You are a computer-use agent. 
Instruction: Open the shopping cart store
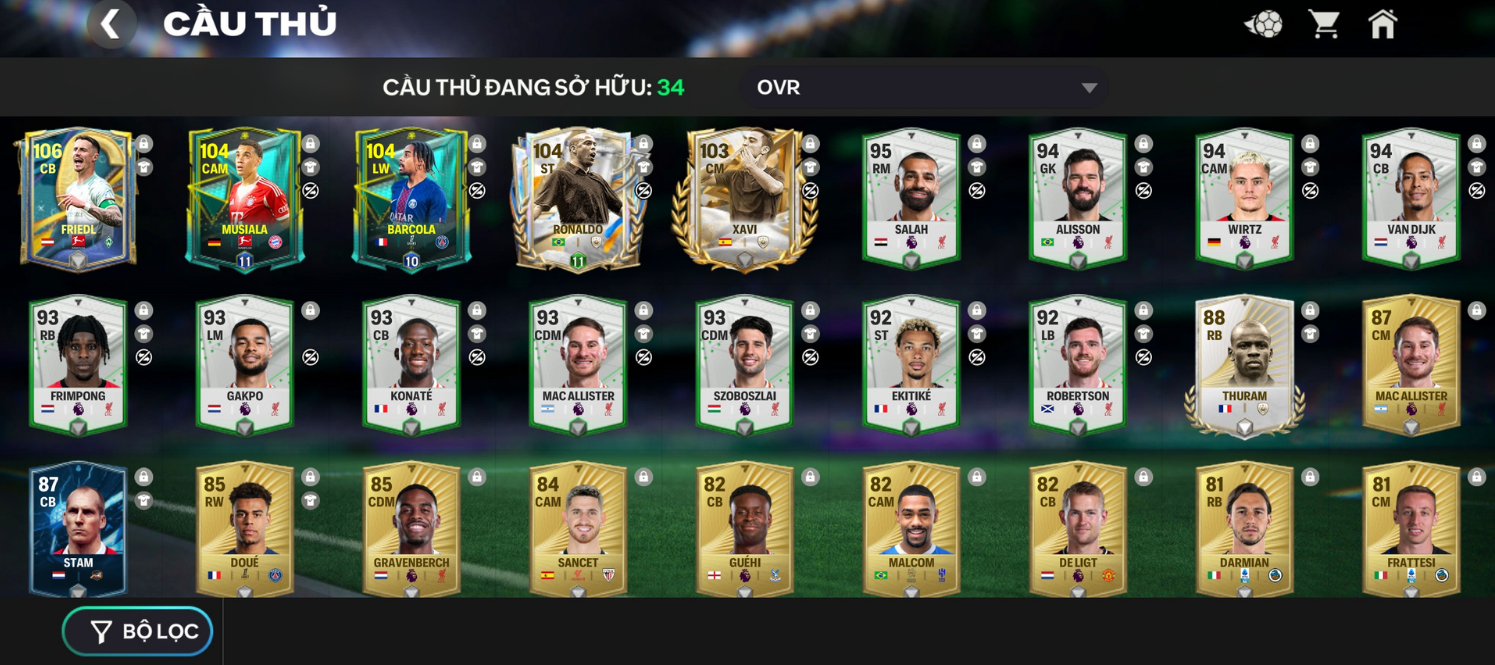point(1324,24)
